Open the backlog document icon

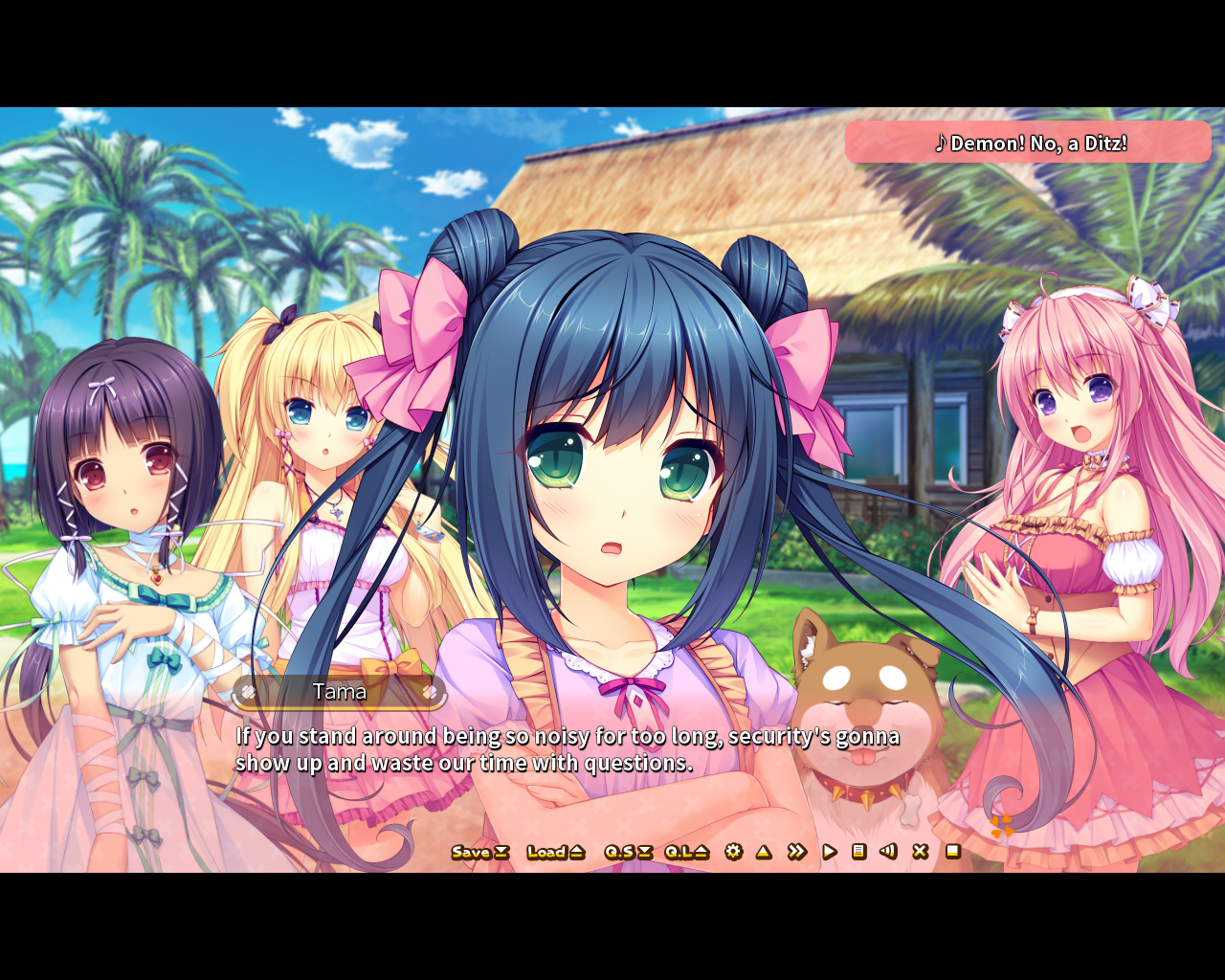858,851
